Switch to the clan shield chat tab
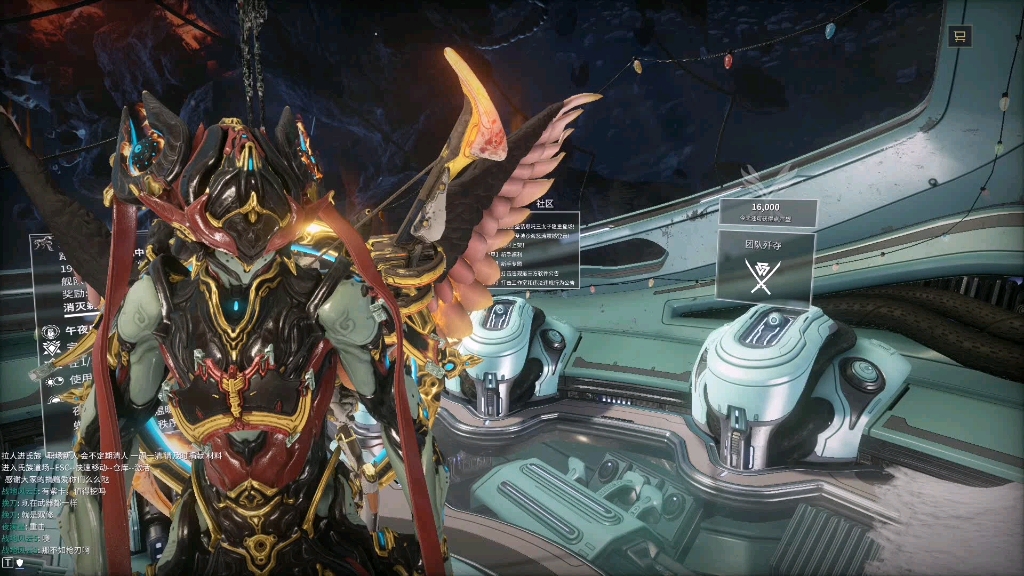The height and width of the screenshot is (576, 1024). coord(20,563)
